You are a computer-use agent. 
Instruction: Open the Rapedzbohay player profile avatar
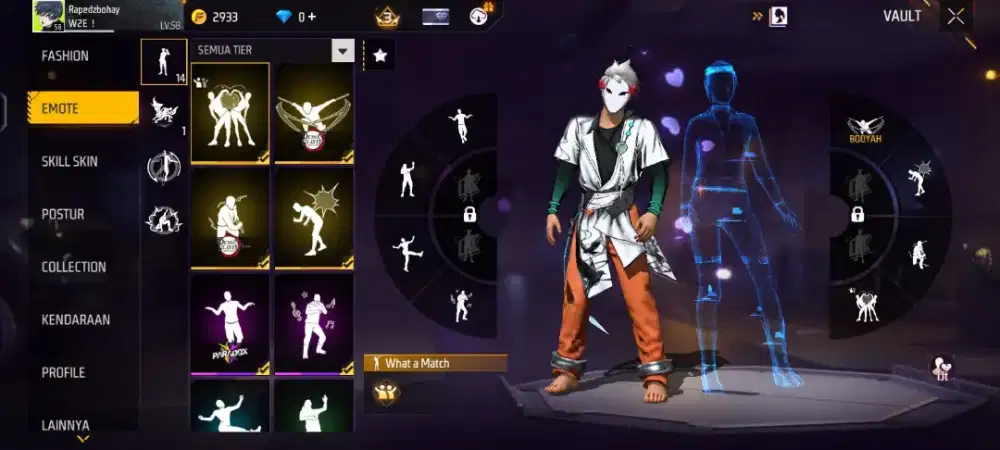point(47,16)
